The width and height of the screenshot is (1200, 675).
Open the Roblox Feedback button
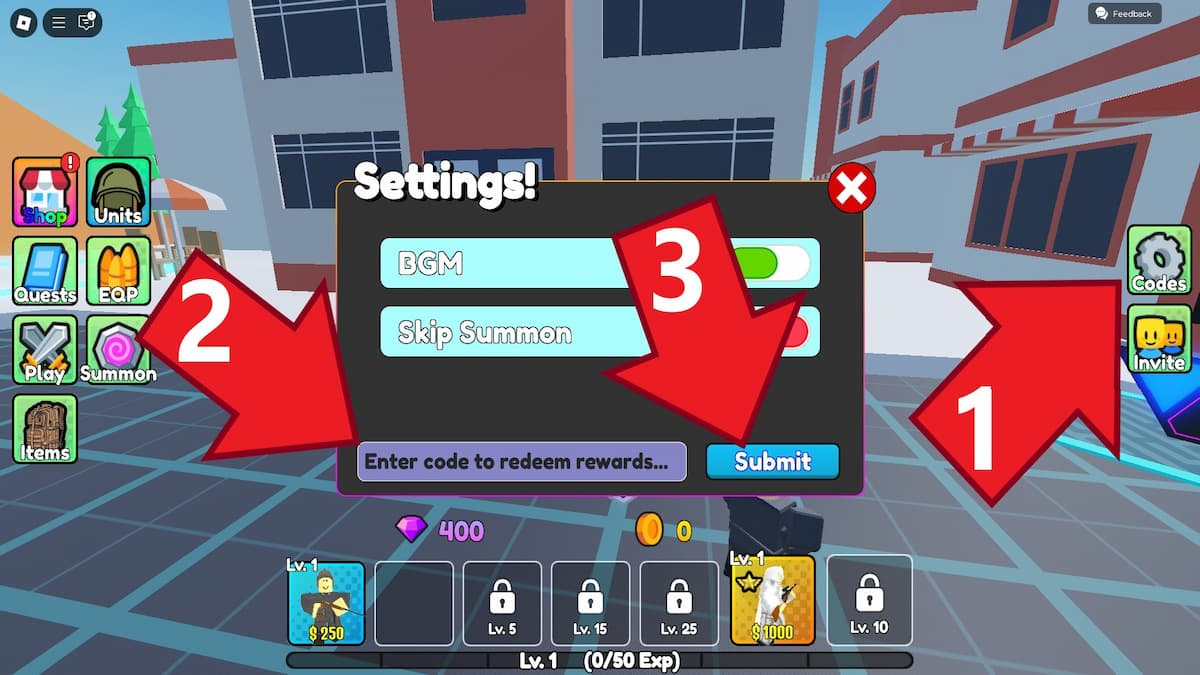1124,14
